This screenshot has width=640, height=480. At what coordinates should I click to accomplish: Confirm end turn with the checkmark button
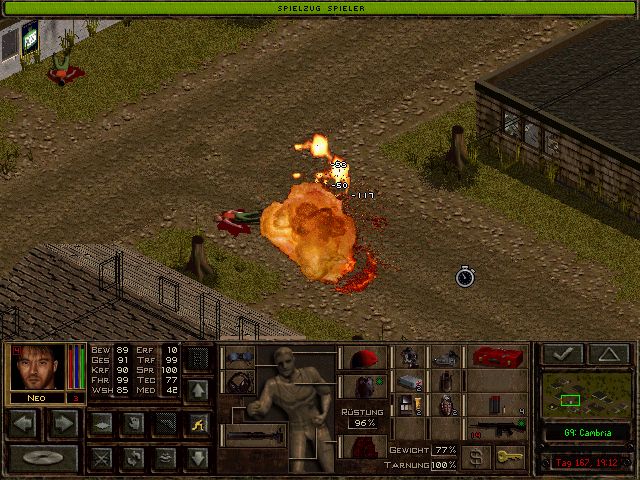pos(561,353)
